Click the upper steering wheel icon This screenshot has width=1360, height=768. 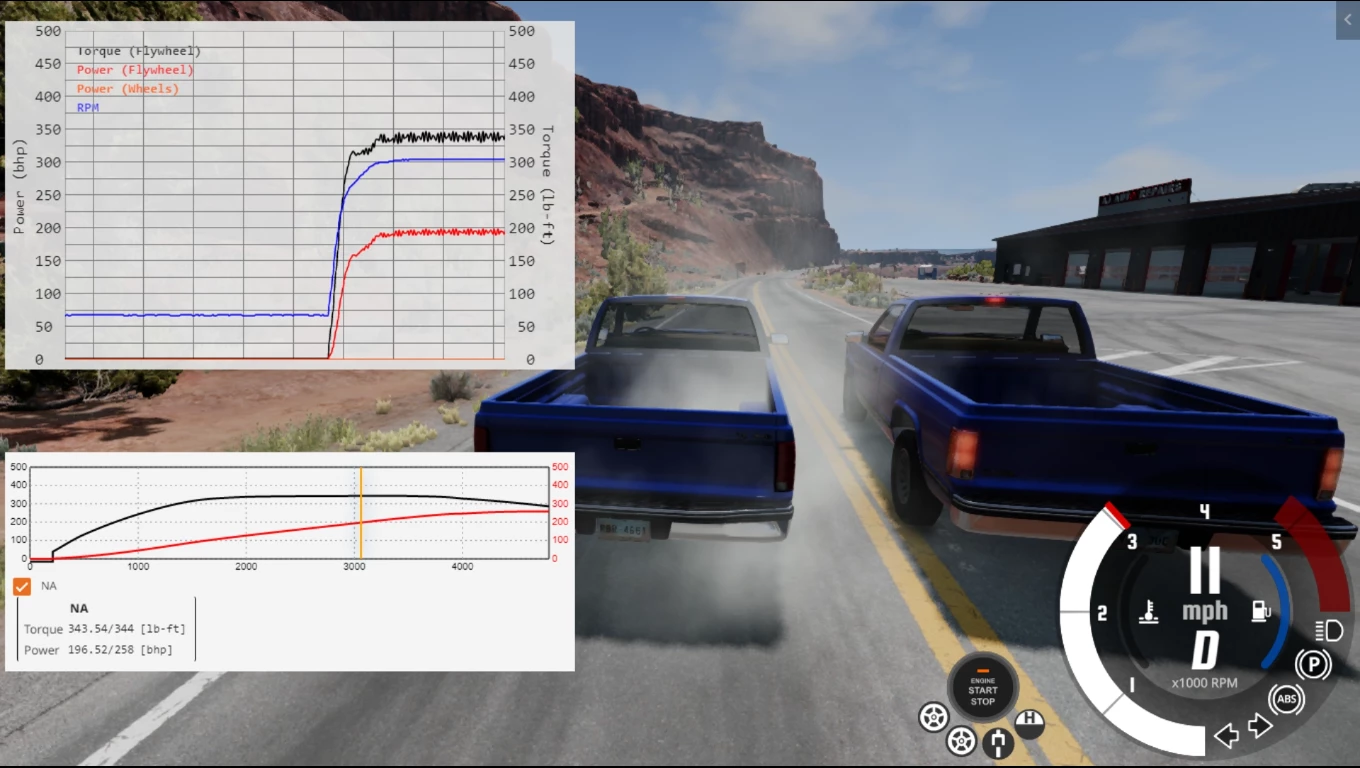click(935, 718)
